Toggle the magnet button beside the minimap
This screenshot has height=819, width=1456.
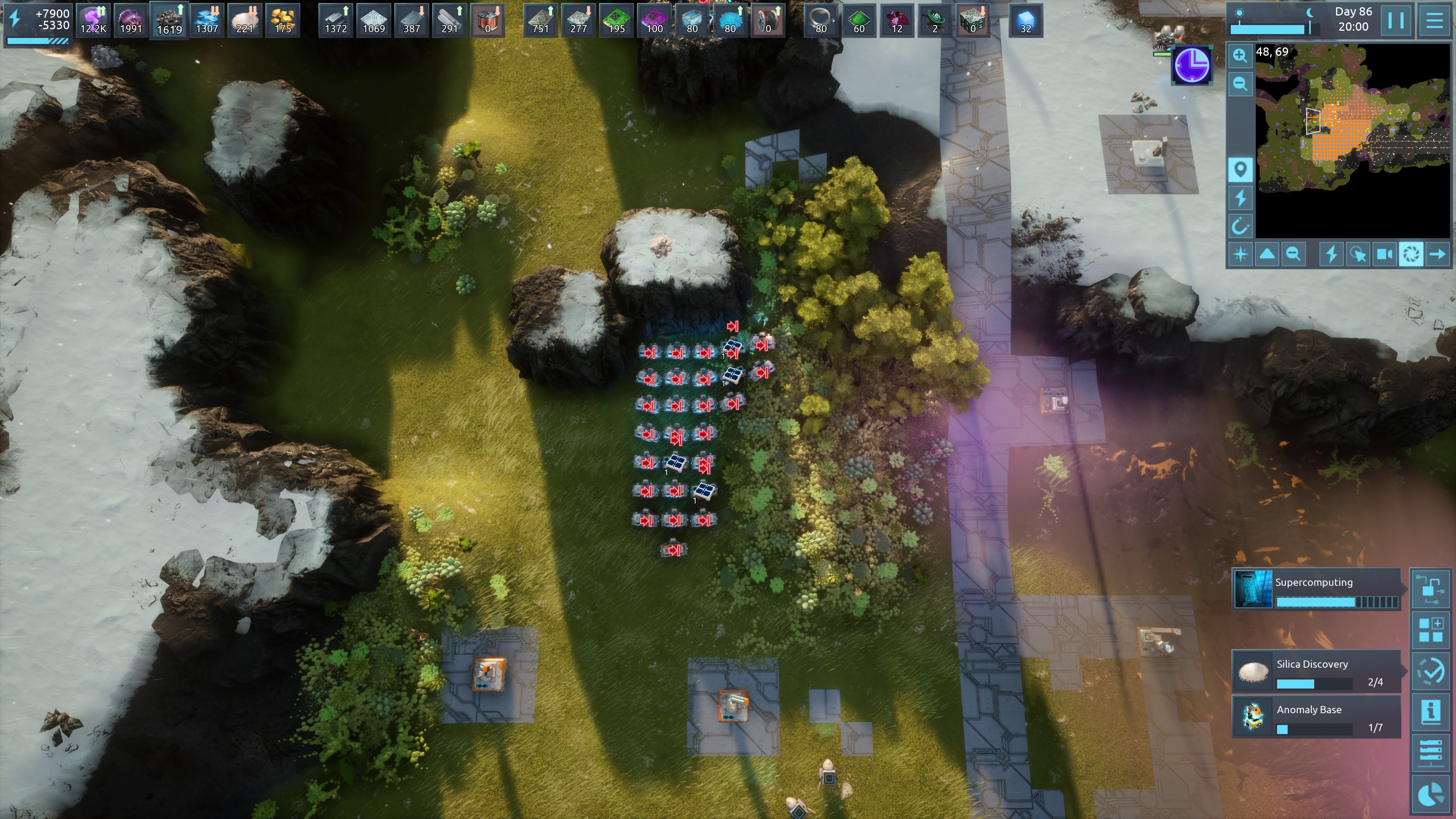[1240, 227]
